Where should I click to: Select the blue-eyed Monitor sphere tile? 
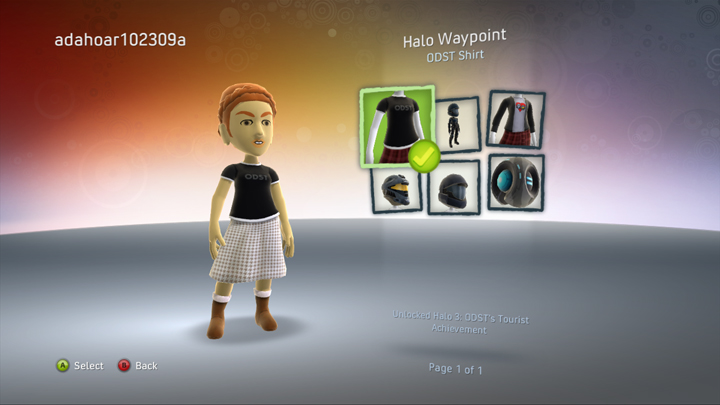tap(517, 182)
